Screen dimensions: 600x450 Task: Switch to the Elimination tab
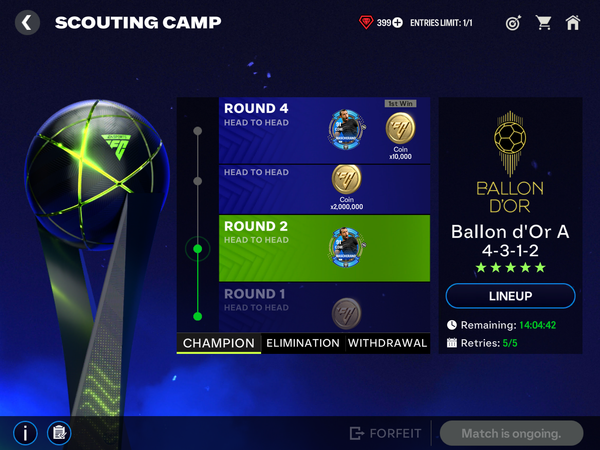303,343
